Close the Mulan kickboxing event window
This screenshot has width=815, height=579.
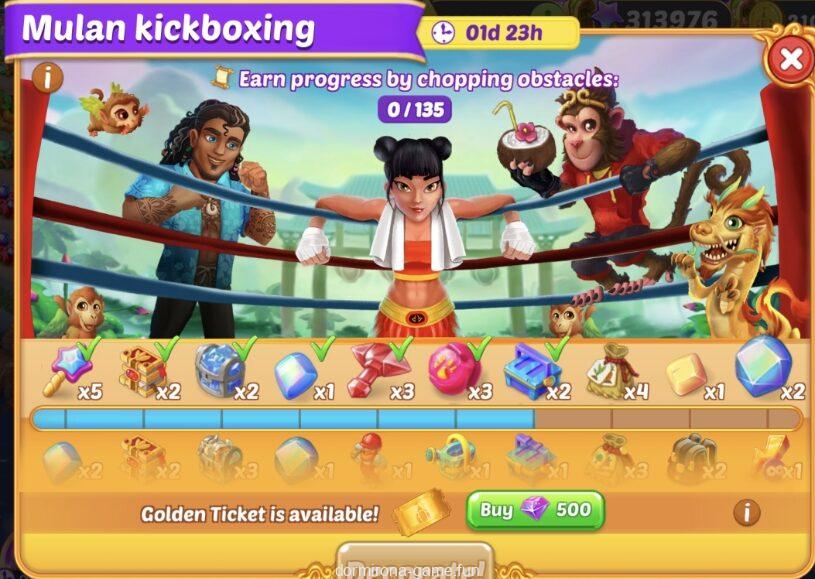point(790,59)
